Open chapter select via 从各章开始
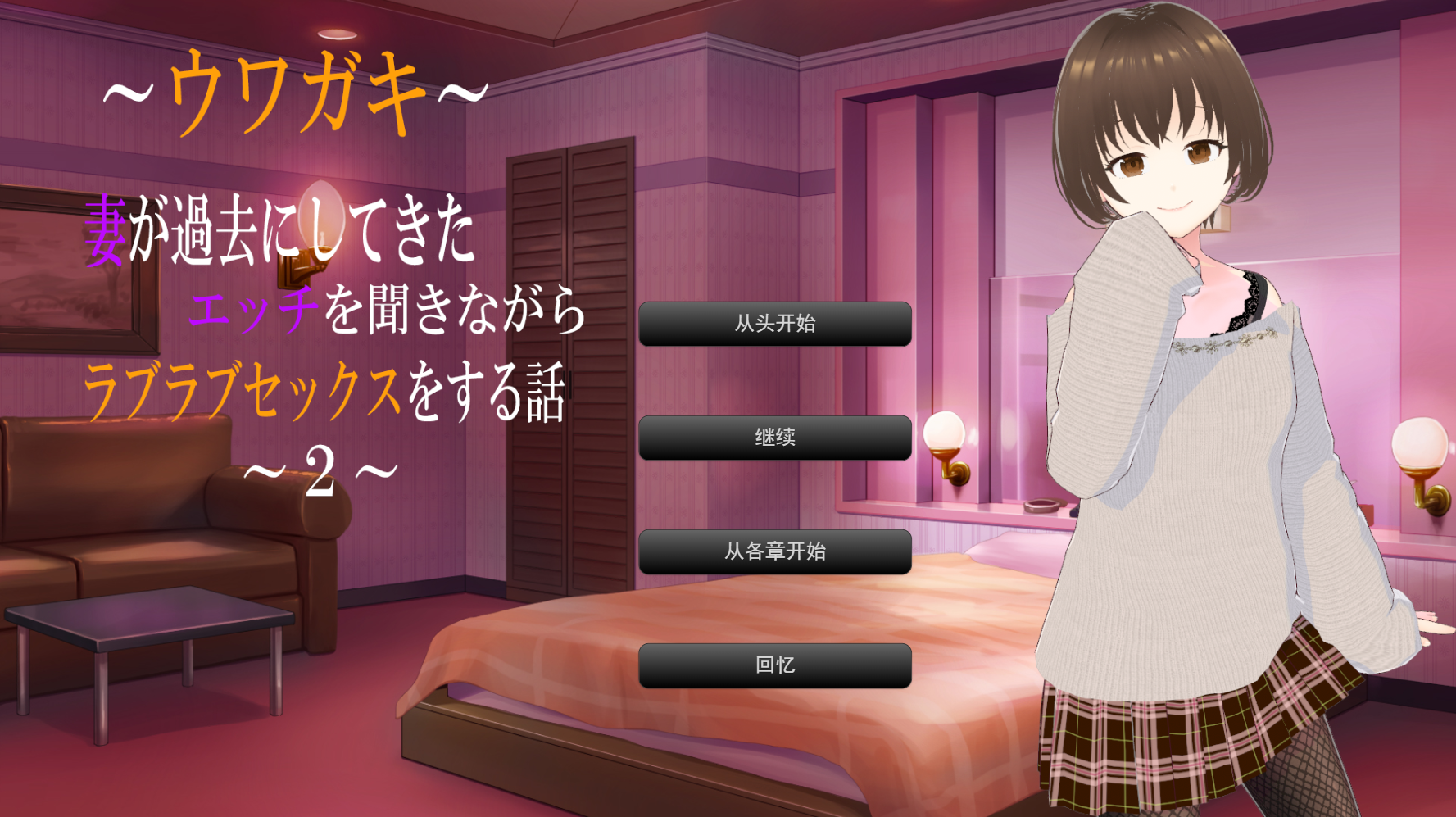Viewport: 1456px width, 817px height. pos(774,551)
